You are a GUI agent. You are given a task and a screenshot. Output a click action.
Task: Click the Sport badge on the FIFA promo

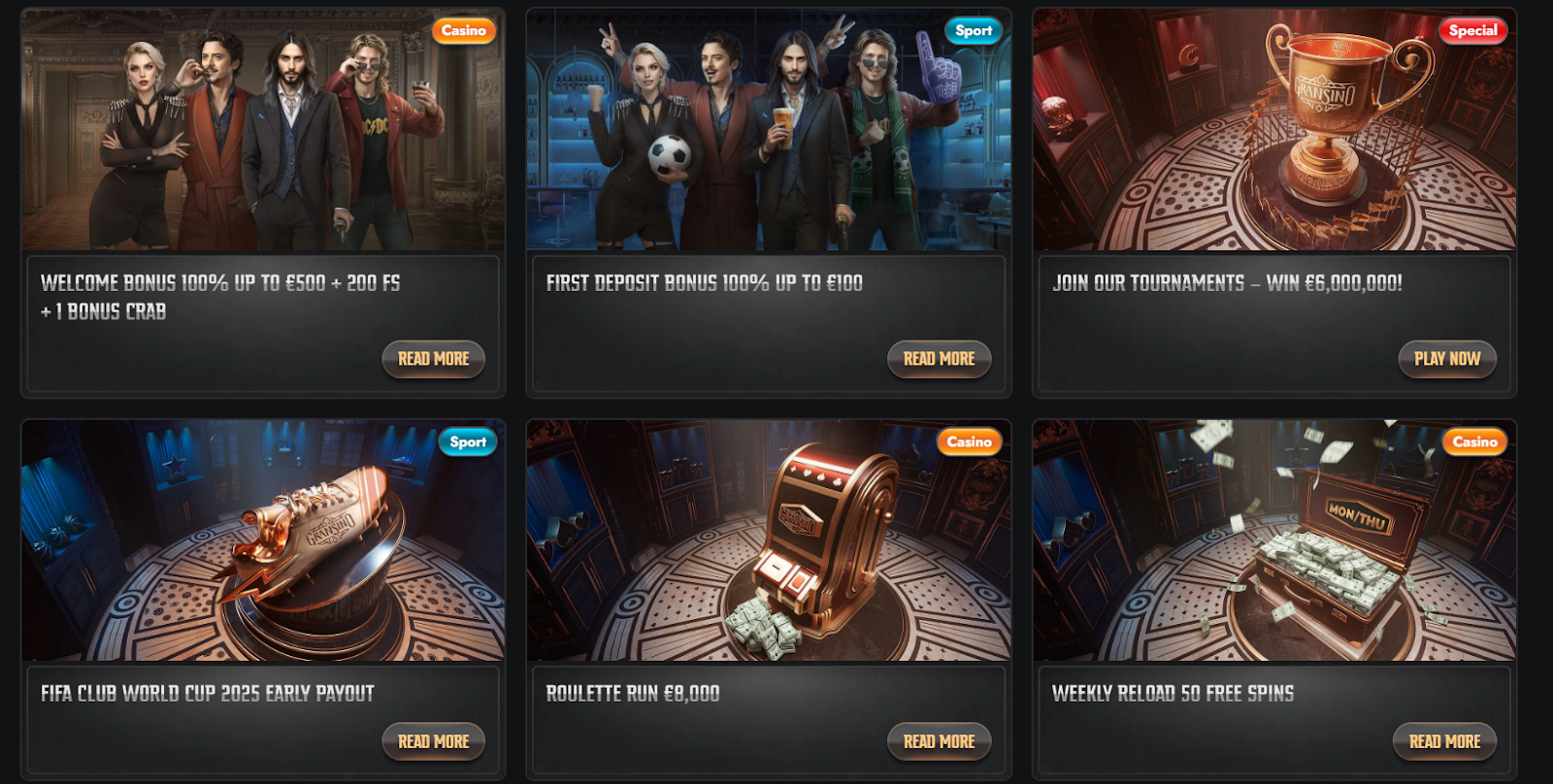(468, 441)
